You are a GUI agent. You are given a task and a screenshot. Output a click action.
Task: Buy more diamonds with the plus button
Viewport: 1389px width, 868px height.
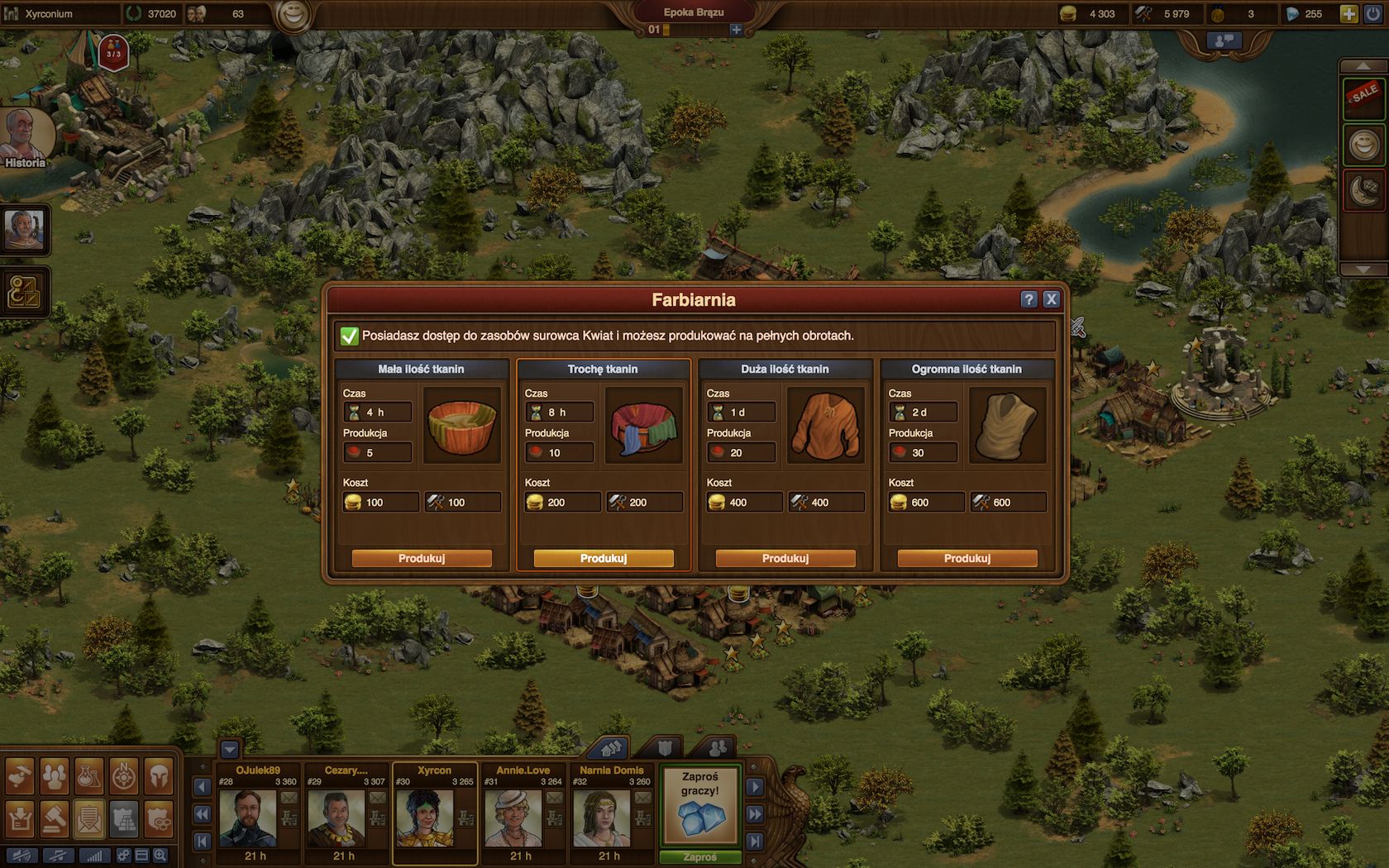[x=1348, y=14]
